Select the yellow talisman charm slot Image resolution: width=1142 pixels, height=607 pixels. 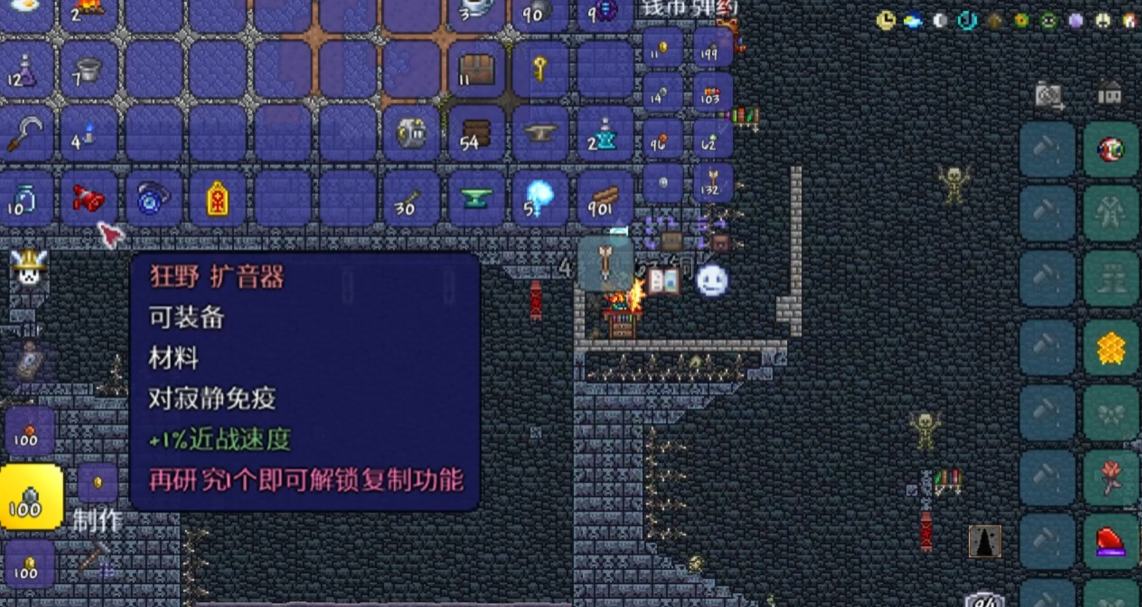point(218,199)
